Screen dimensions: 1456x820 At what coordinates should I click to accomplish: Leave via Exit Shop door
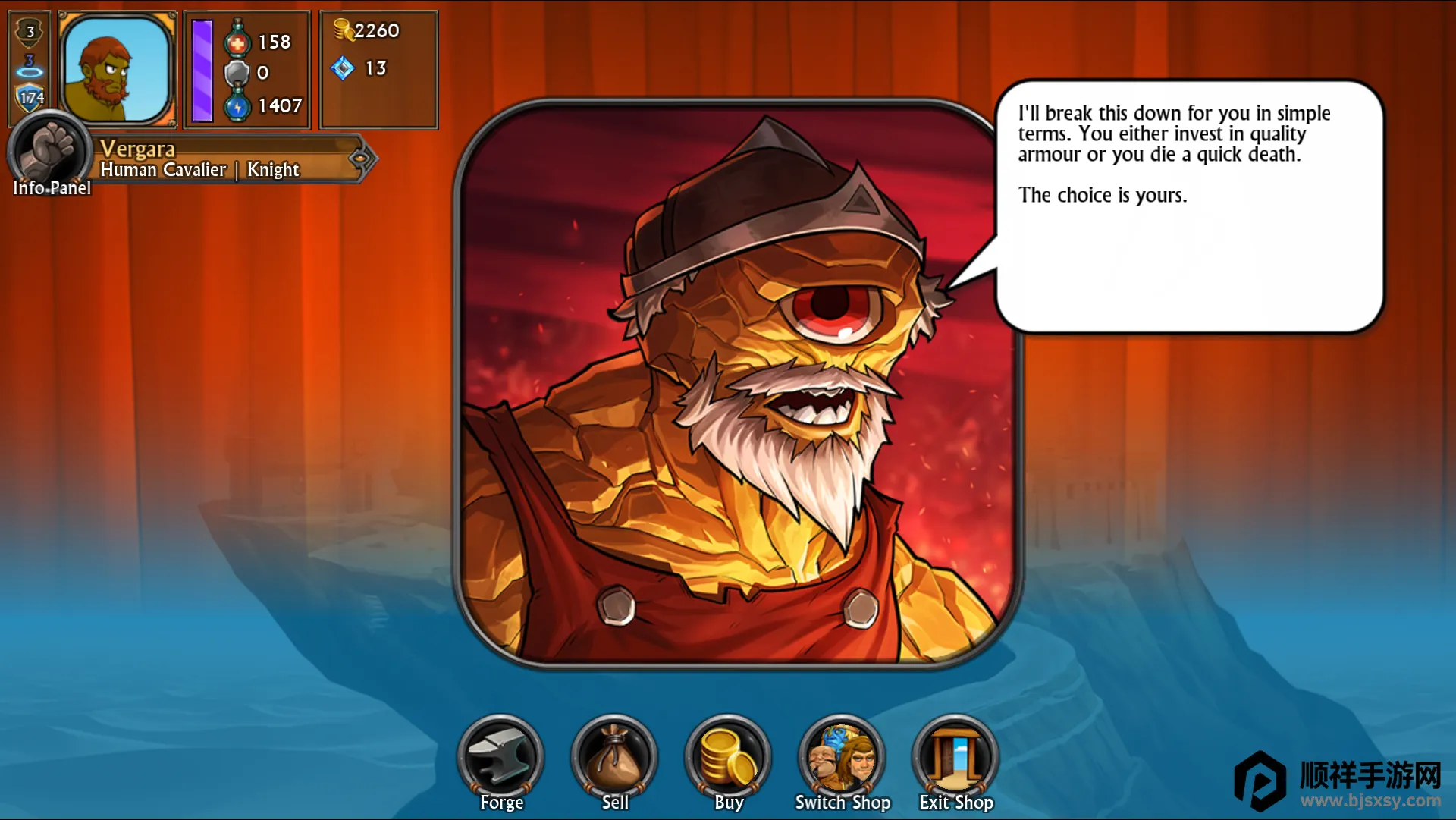(955, 758)
